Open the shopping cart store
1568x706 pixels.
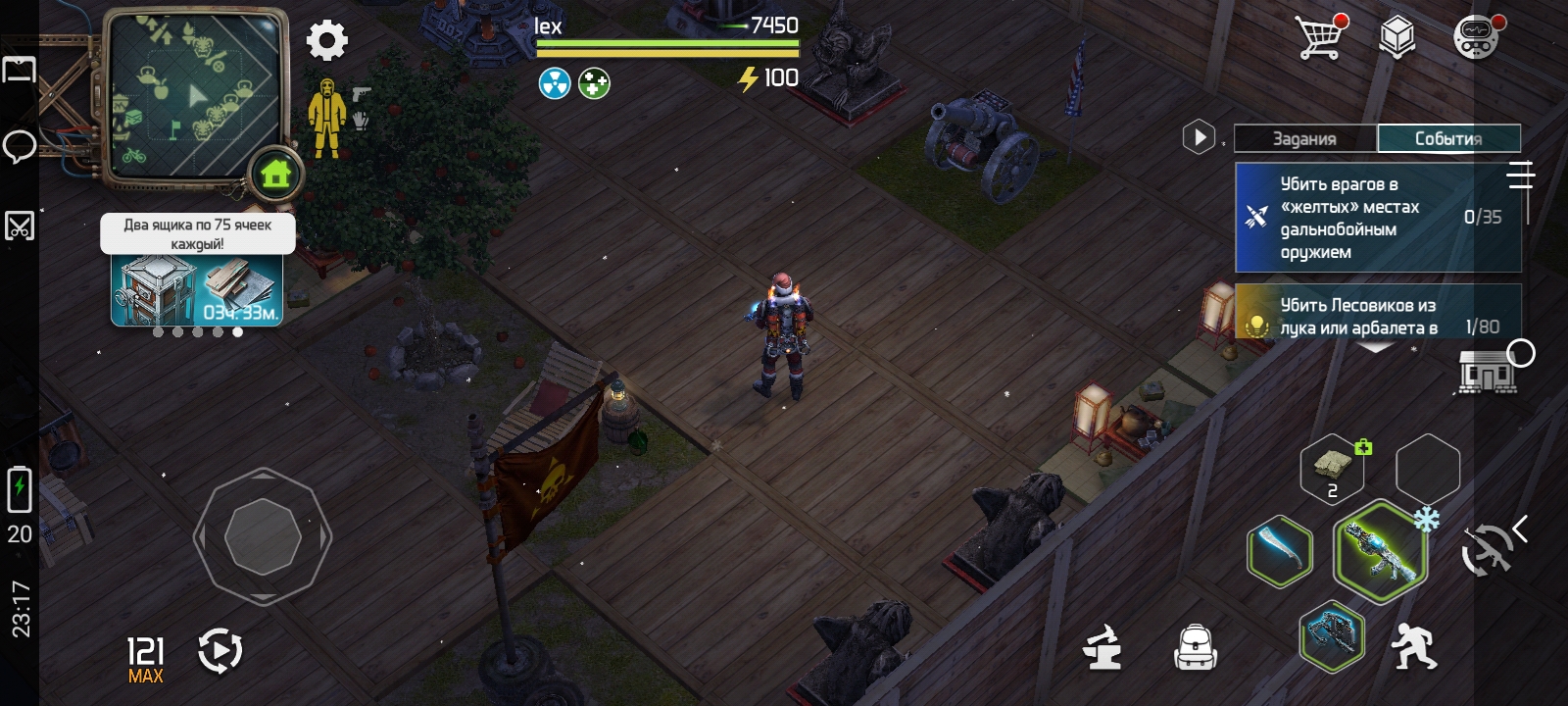[1319, 37]
